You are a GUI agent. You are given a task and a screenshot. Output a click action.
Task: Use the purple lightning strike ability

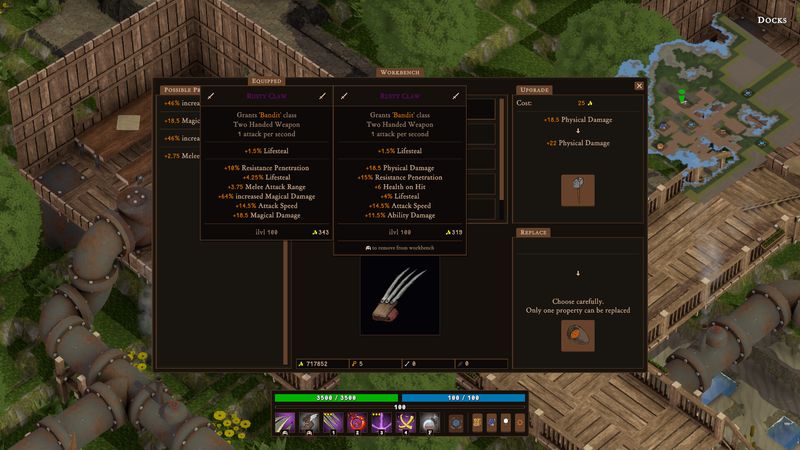381,424
